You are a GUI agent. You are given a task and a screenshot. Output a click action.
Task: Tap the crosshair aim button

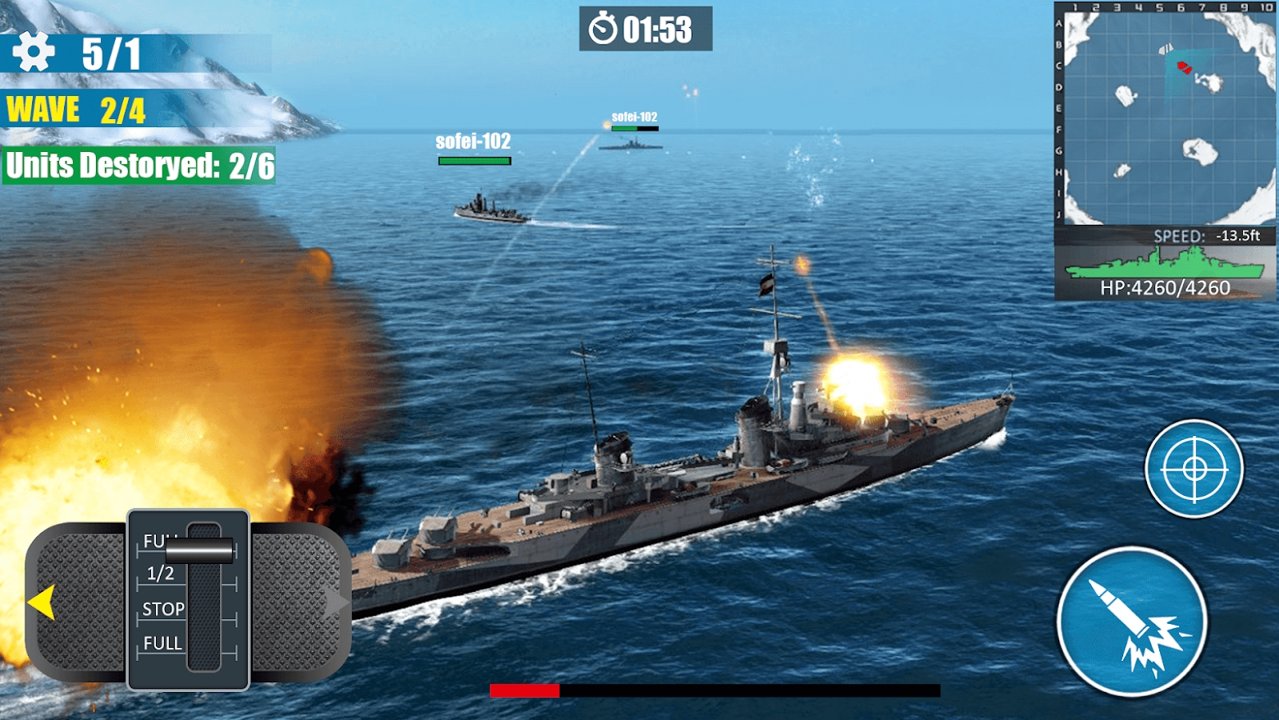1194,469
